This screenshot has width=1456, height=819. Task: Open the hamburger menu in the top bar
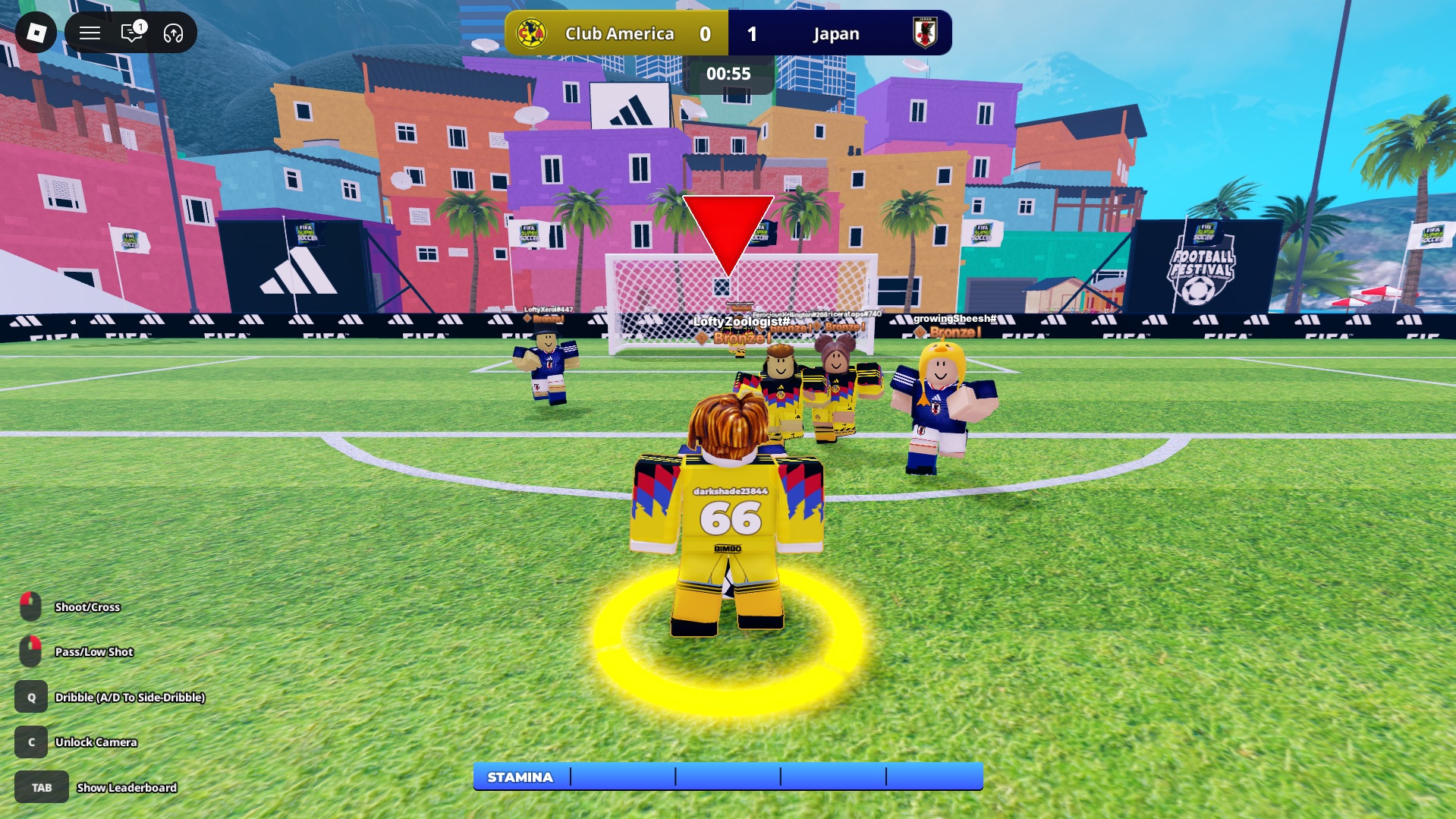point(90,32)
